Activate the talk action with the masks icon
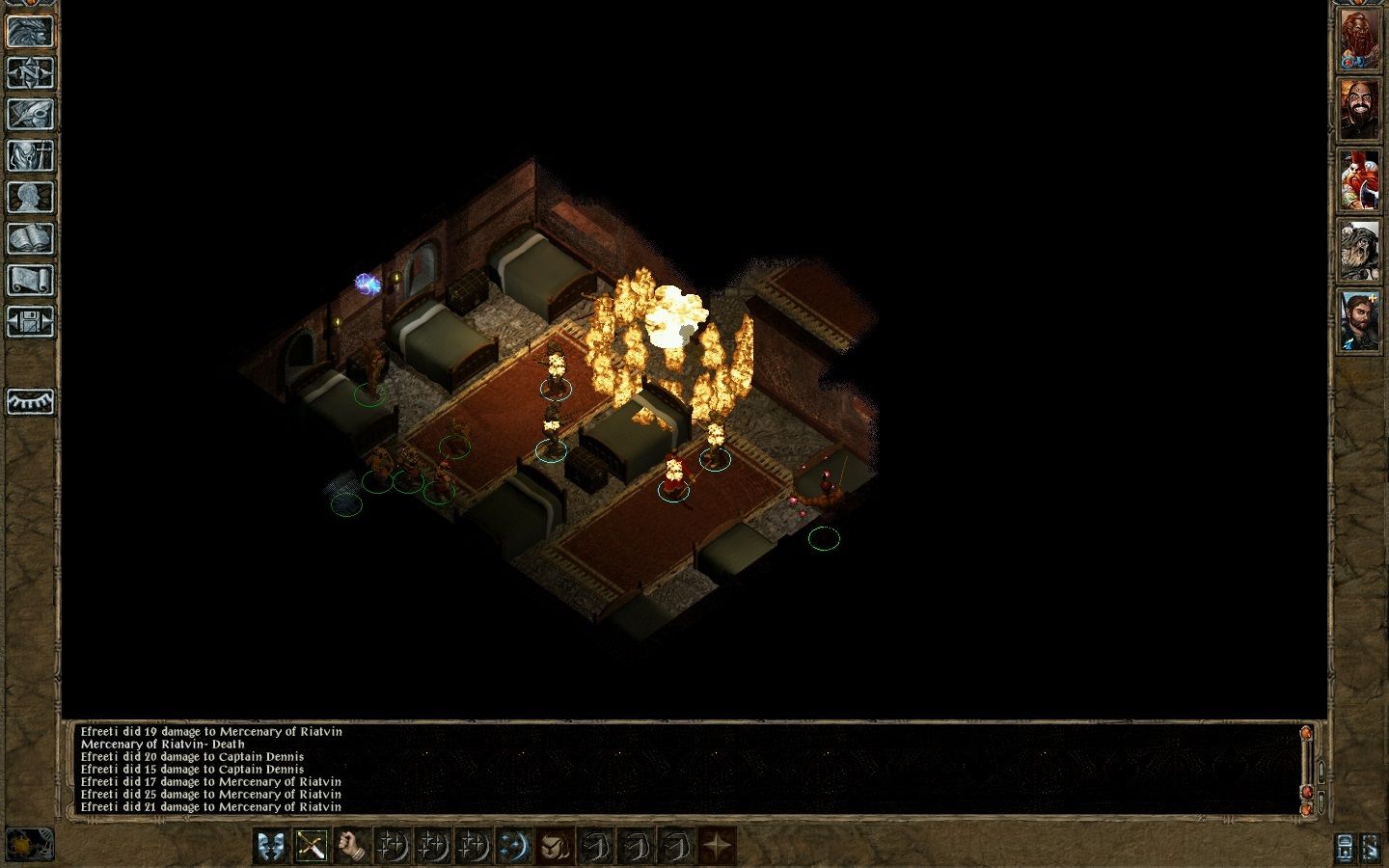The width and height of the screenshot is (1389, 868). pos(271,846)
